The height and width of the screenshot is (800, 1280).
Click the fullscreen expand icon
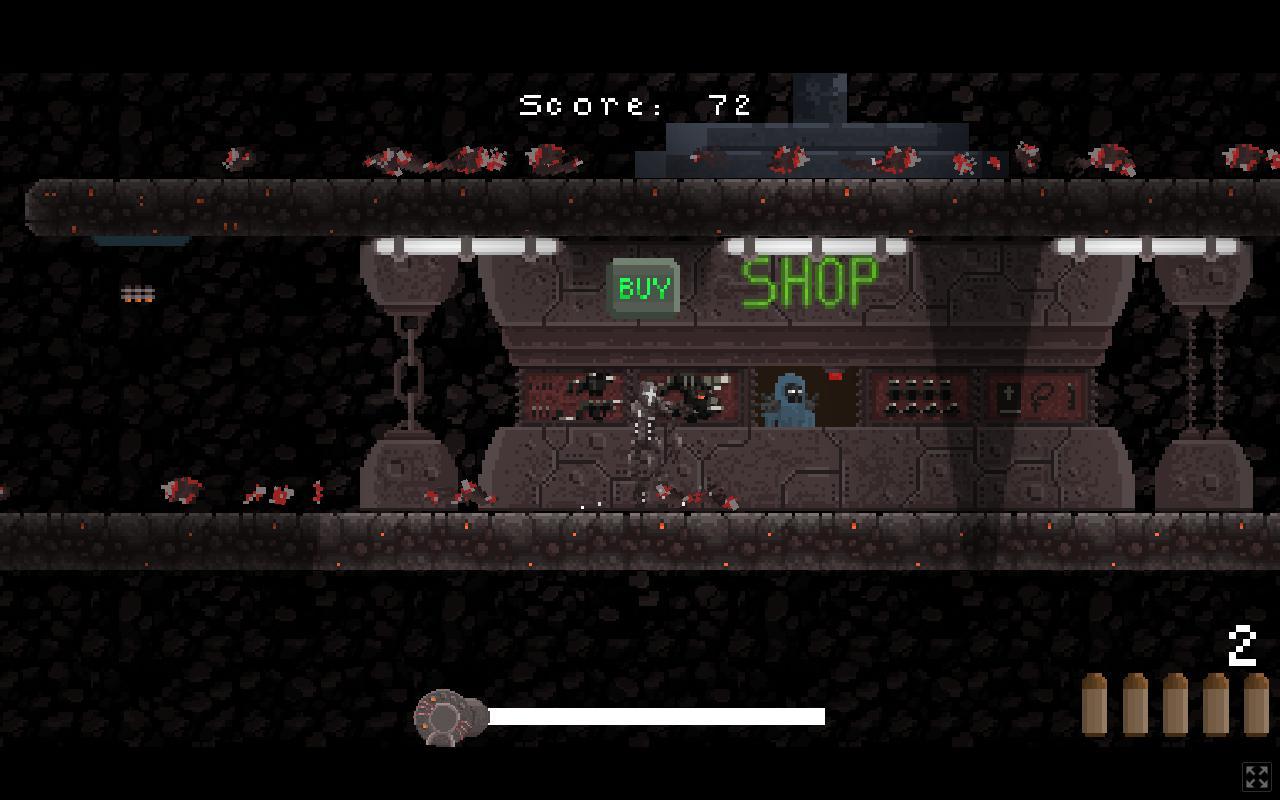[1257, 776]
